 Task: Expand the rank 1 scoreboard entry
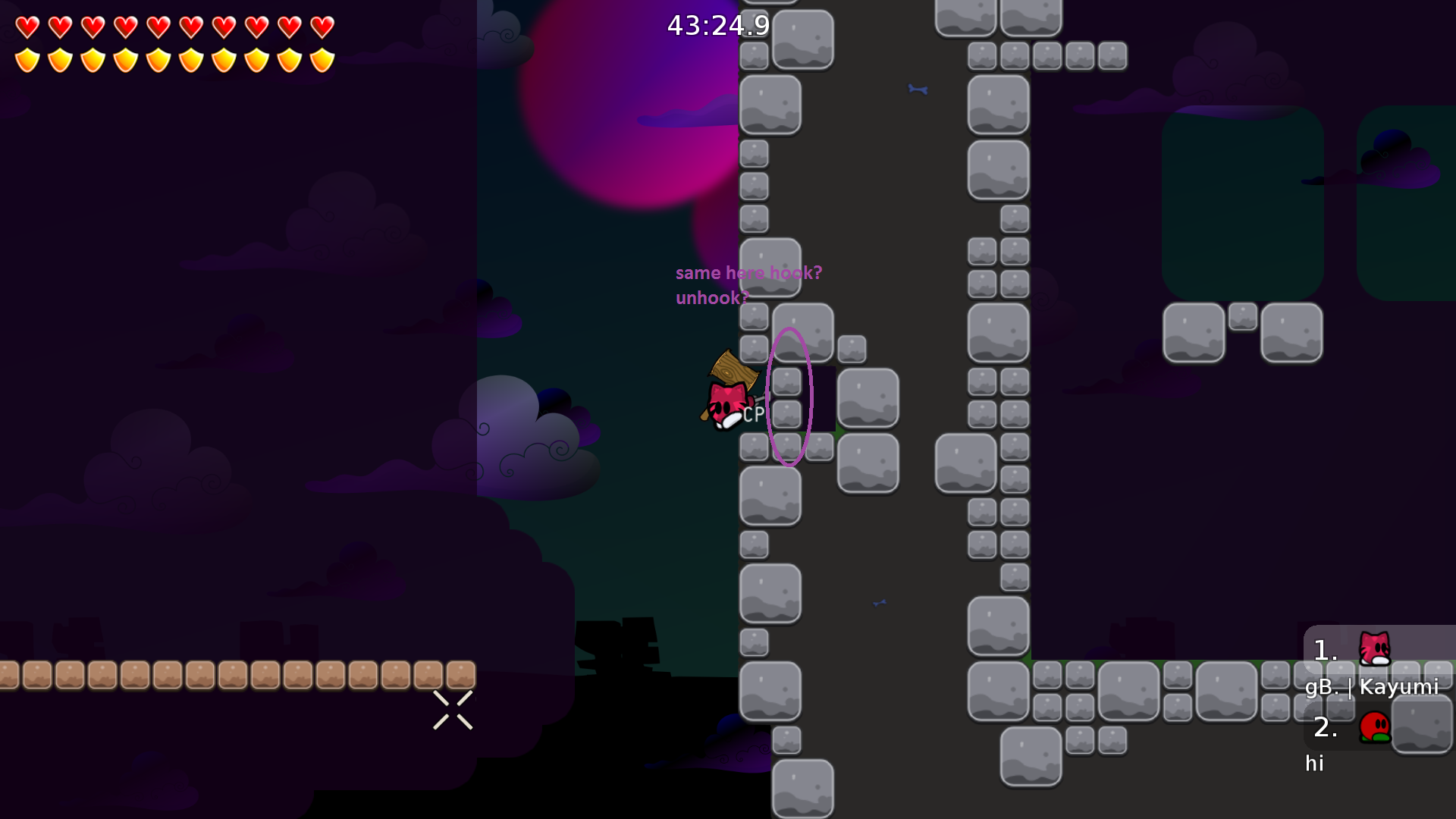(x=1324, y=651)
